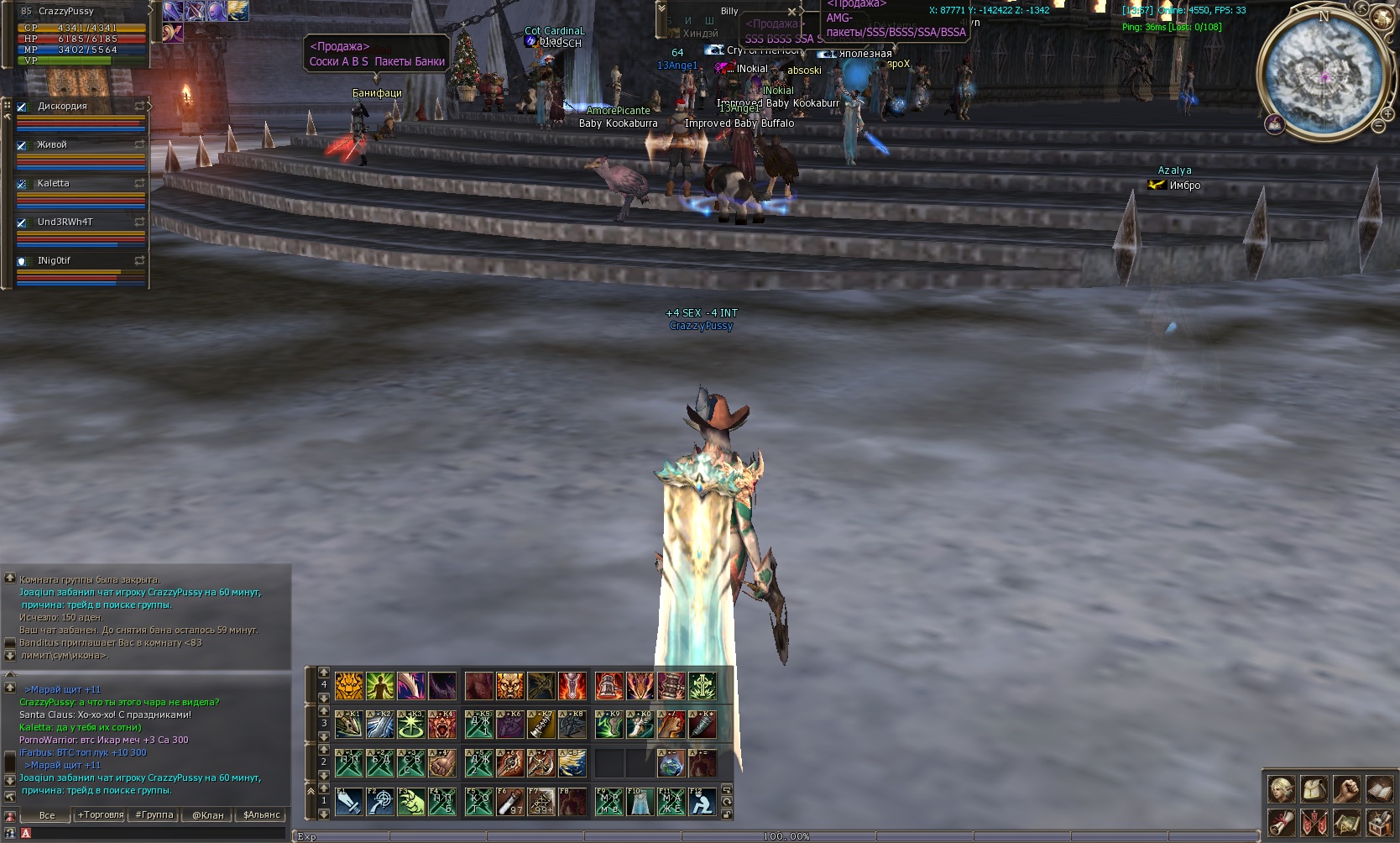Viewport: 1400px width, 843px height.
Task: Open the inventory bag icon
Action: click(x=1314, y=789)
